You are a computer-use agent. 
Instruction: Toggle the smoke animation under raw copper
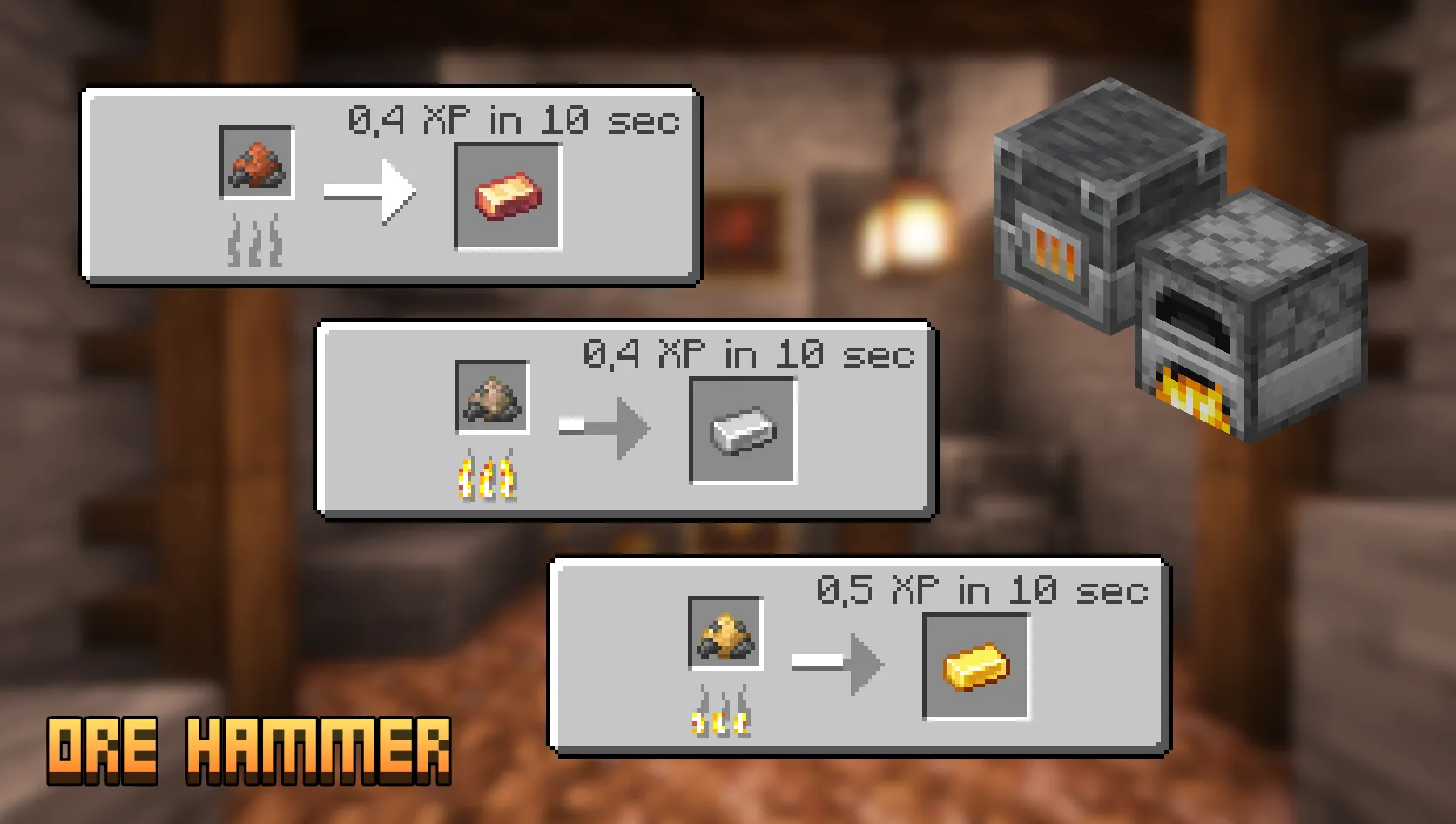[254, 240]
